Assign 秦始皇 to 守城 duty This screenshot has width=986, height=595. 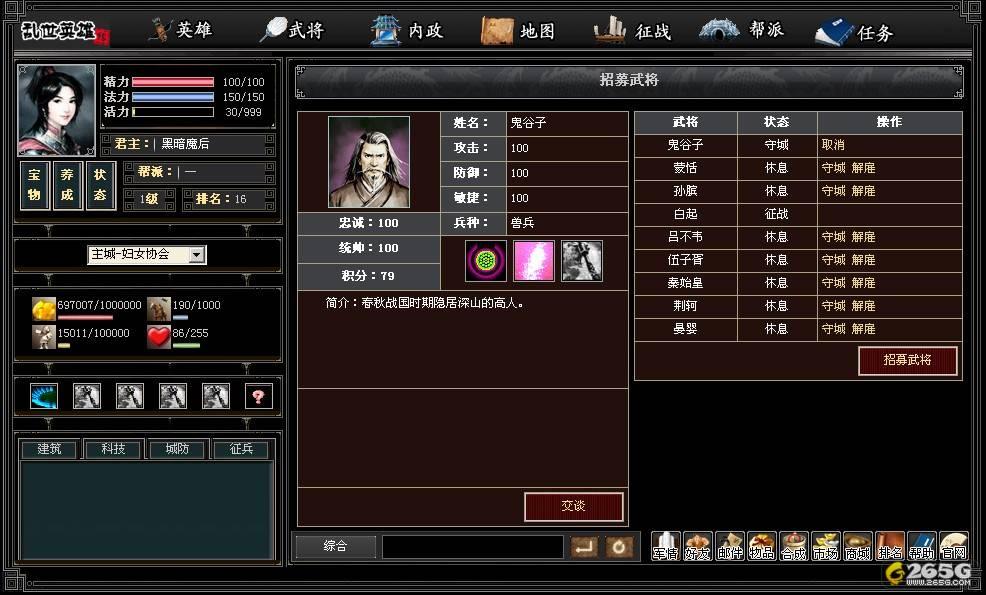click(833, 283)
